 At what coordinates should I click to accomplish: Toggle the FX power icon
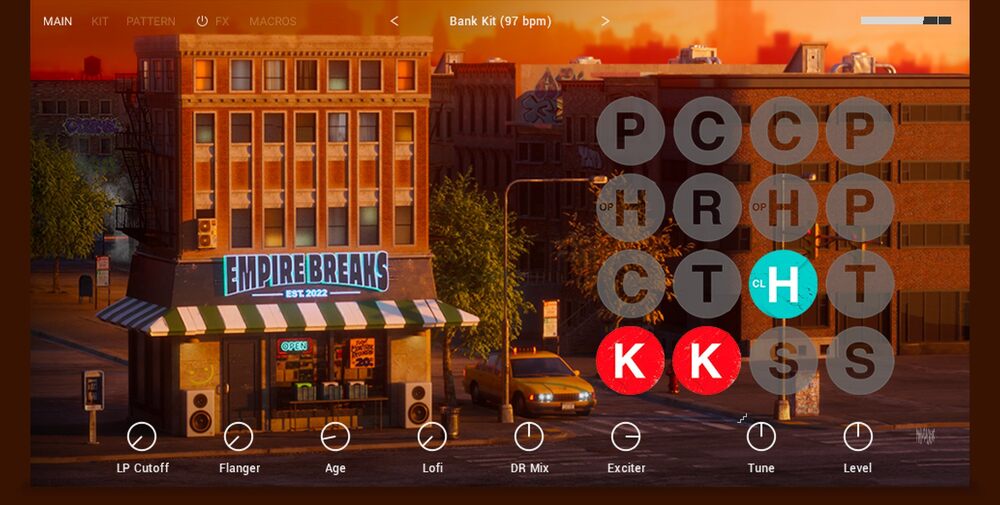click(x=202, y=21)
